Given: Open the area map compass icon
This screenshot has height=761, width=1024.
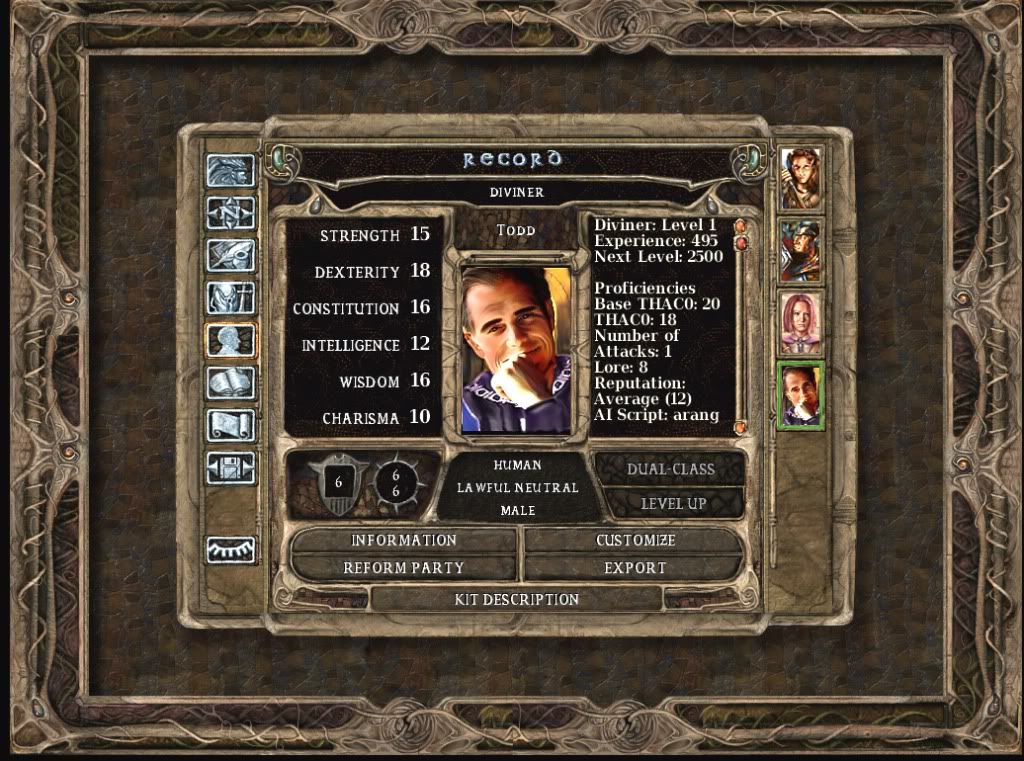Looking at the screenshot, I should click(231, 213).
